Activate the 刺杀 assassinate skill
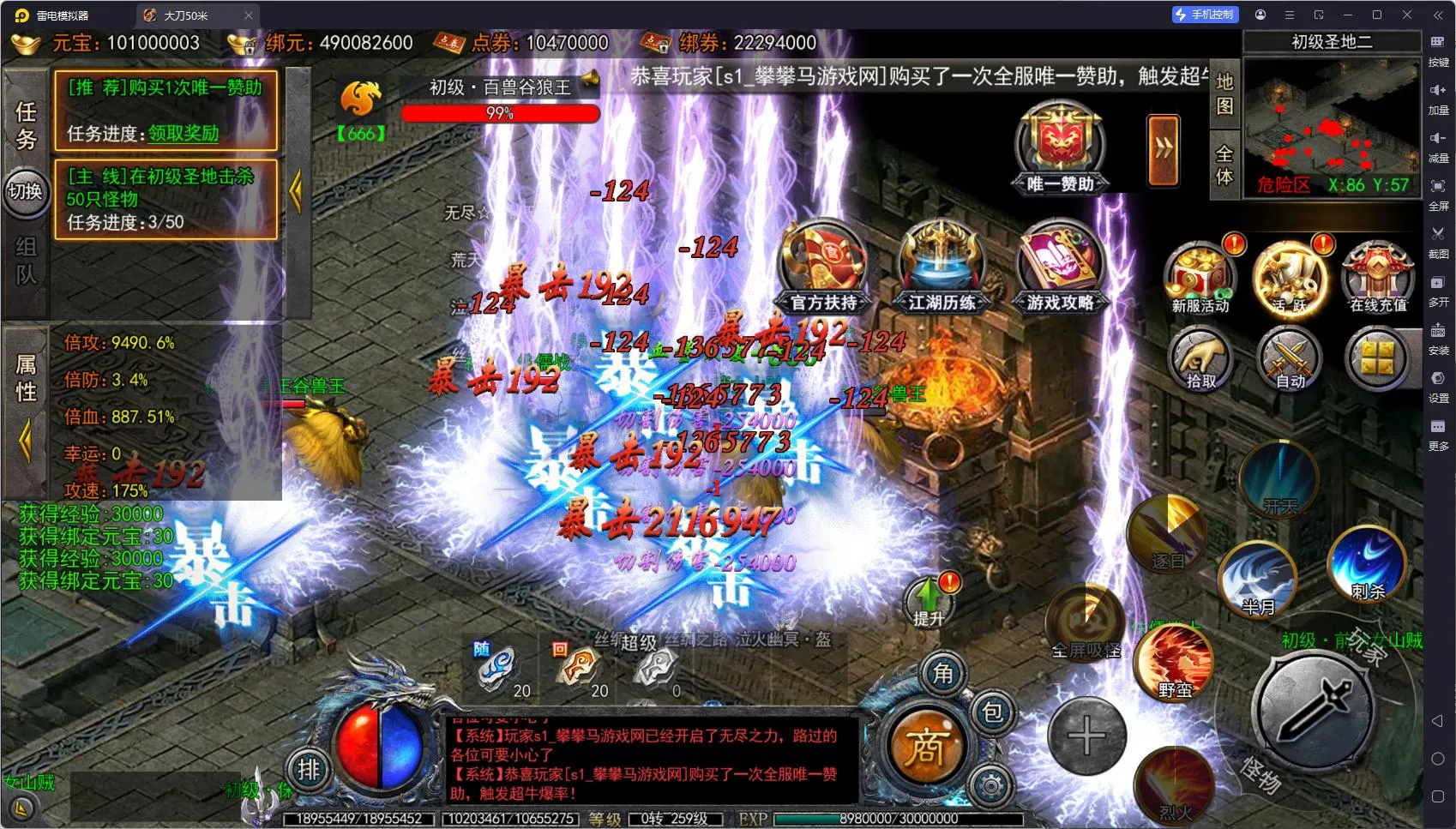This screenshot has height=829, width=1456. (x=1367, y=562)
